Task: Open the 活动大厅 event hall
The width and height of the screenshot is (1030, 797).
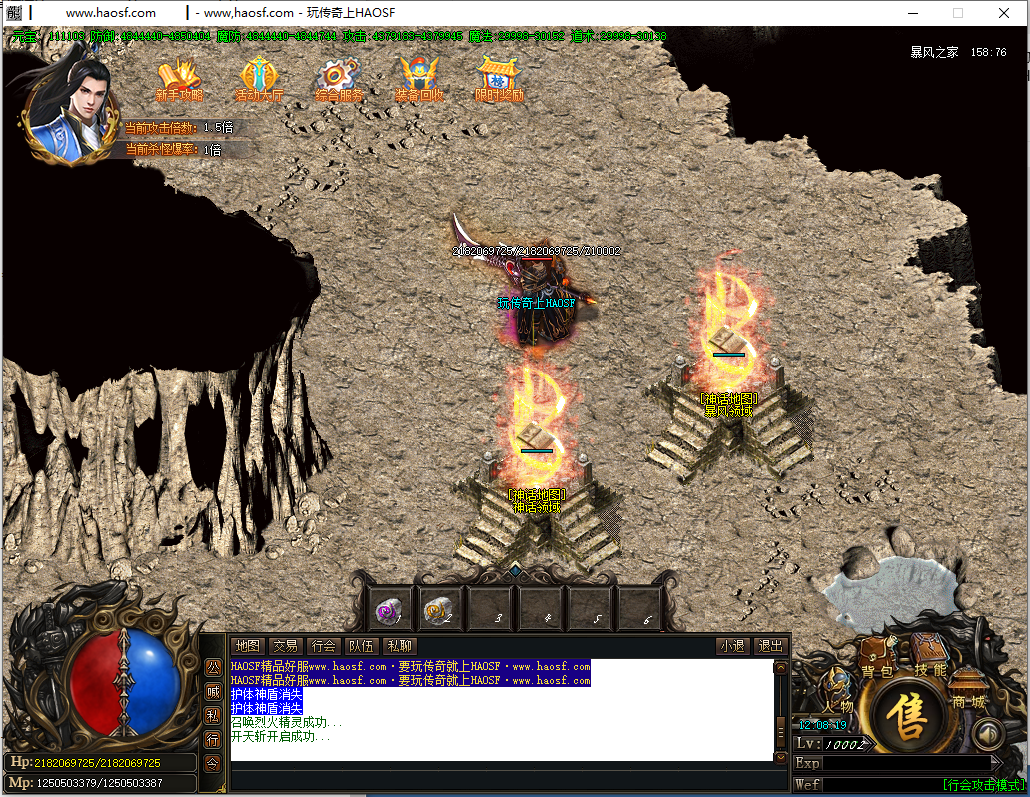Action: point(259,80)
